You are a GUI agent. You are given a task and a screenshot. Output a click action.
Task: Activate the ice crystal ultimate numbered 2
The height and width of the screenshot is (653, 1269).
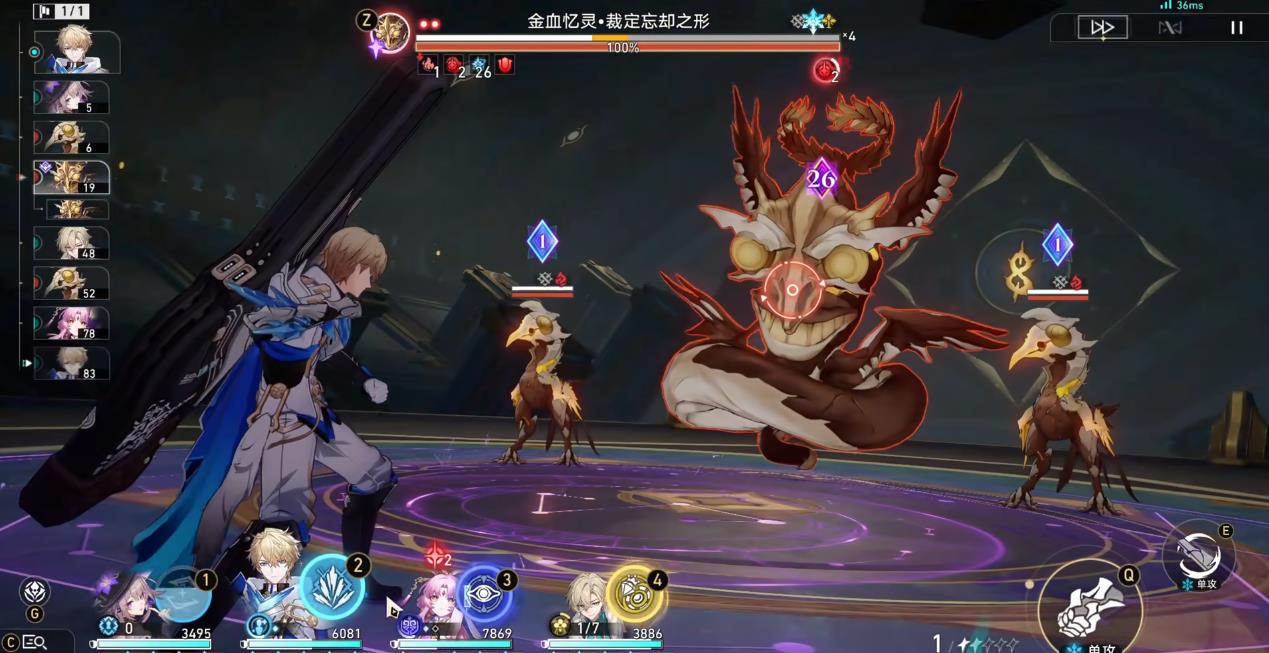point(332,587)
